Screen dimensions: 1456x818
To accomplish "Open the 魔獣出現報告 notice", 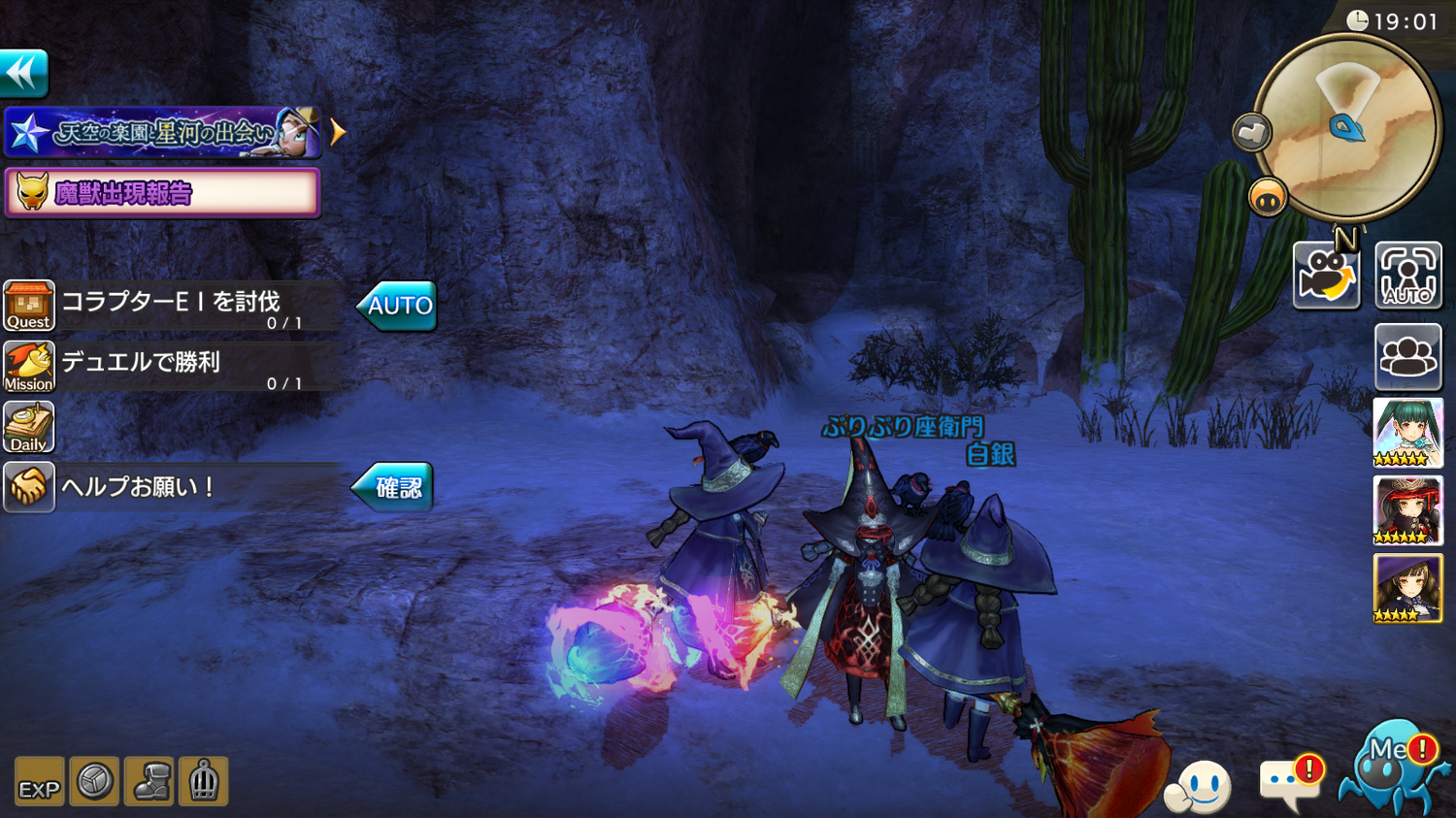I will pos(162,192).
